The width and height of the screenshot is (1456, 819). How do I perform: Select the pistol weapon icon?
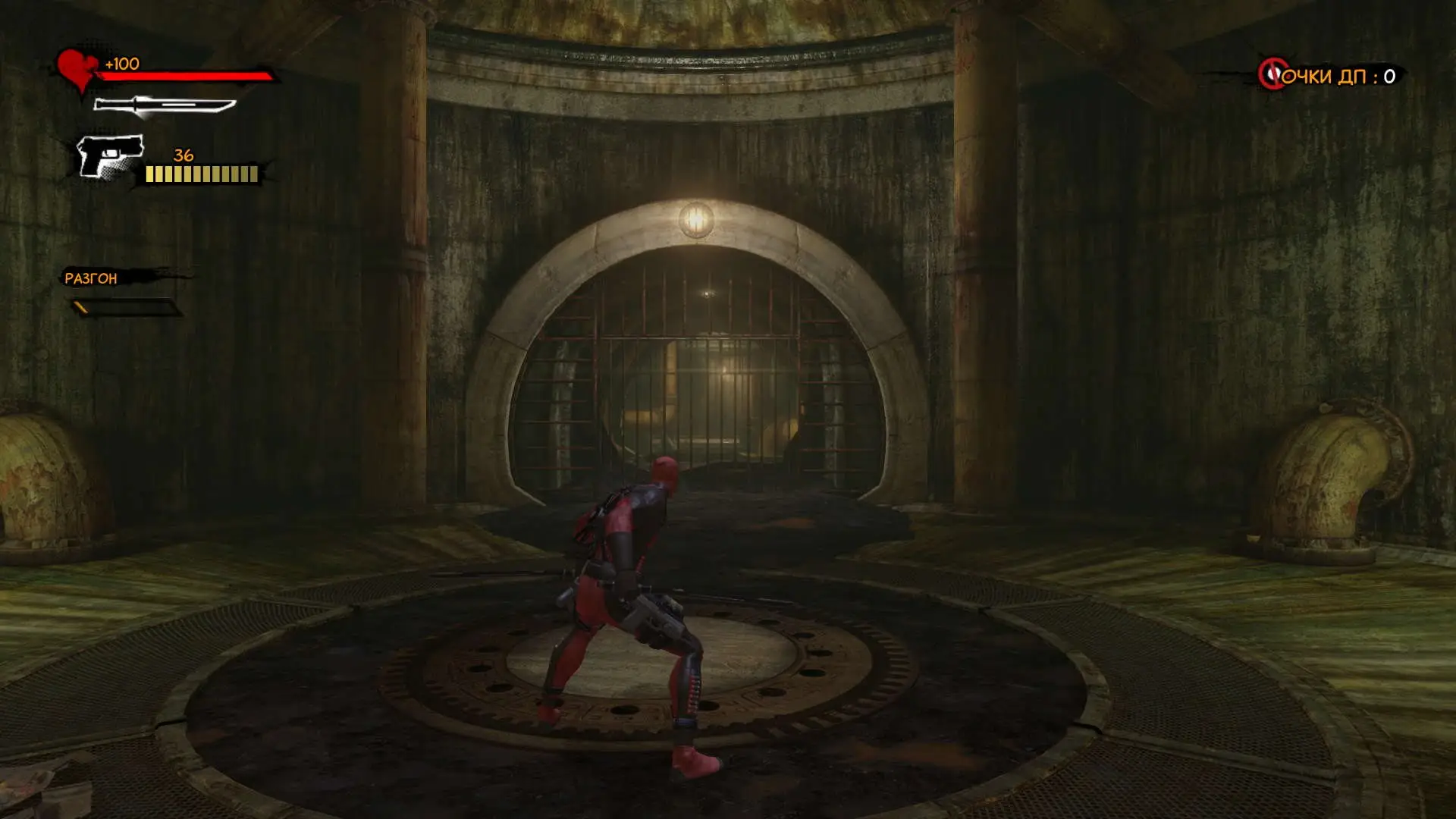pyautogui.click(x=111, y=156)
